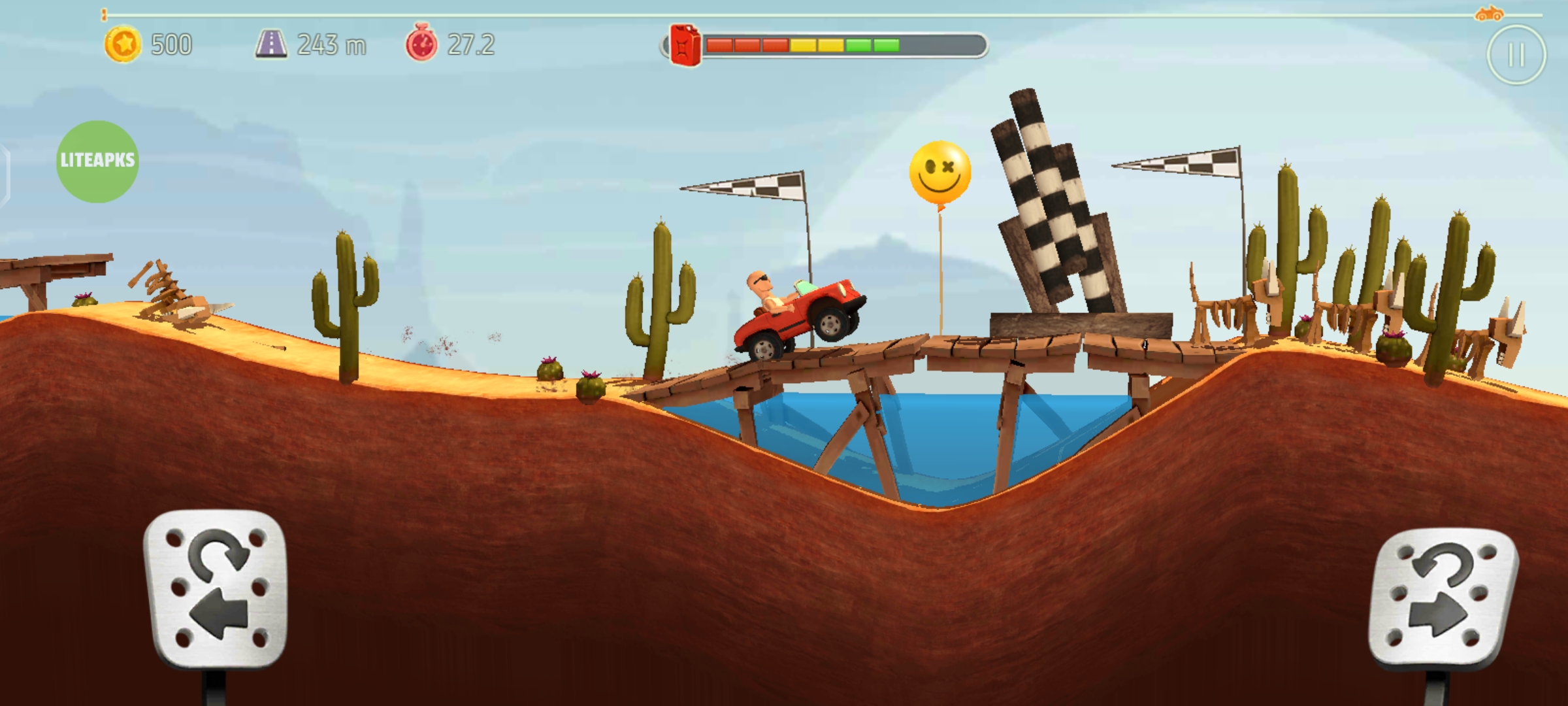Tap the brake pedal with left arrow
This screenshot has height=706, width=1568.
pos(216,588)
